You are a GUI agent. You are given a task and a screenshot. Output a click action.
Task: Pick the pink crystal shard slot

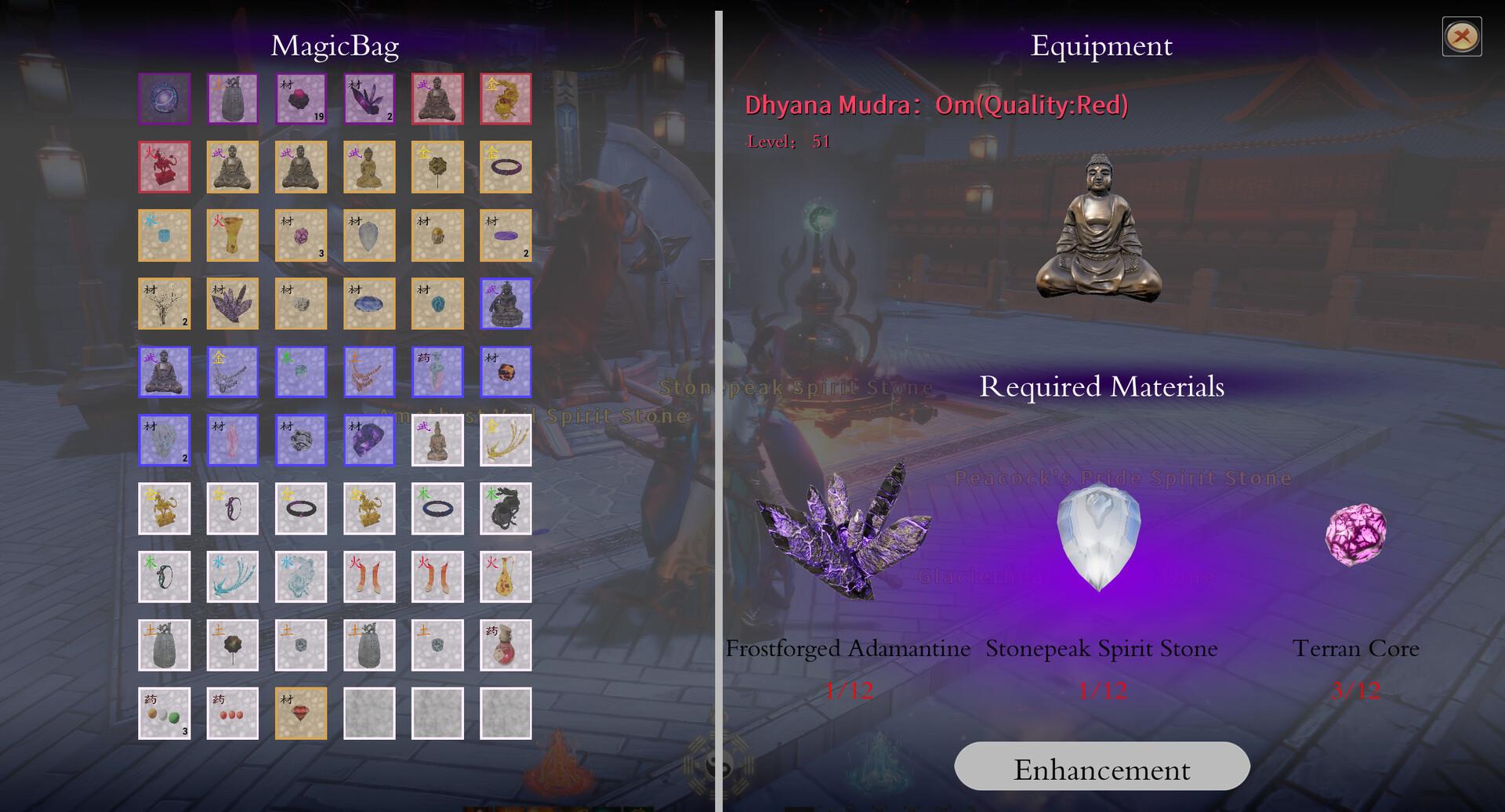(233, 440)
